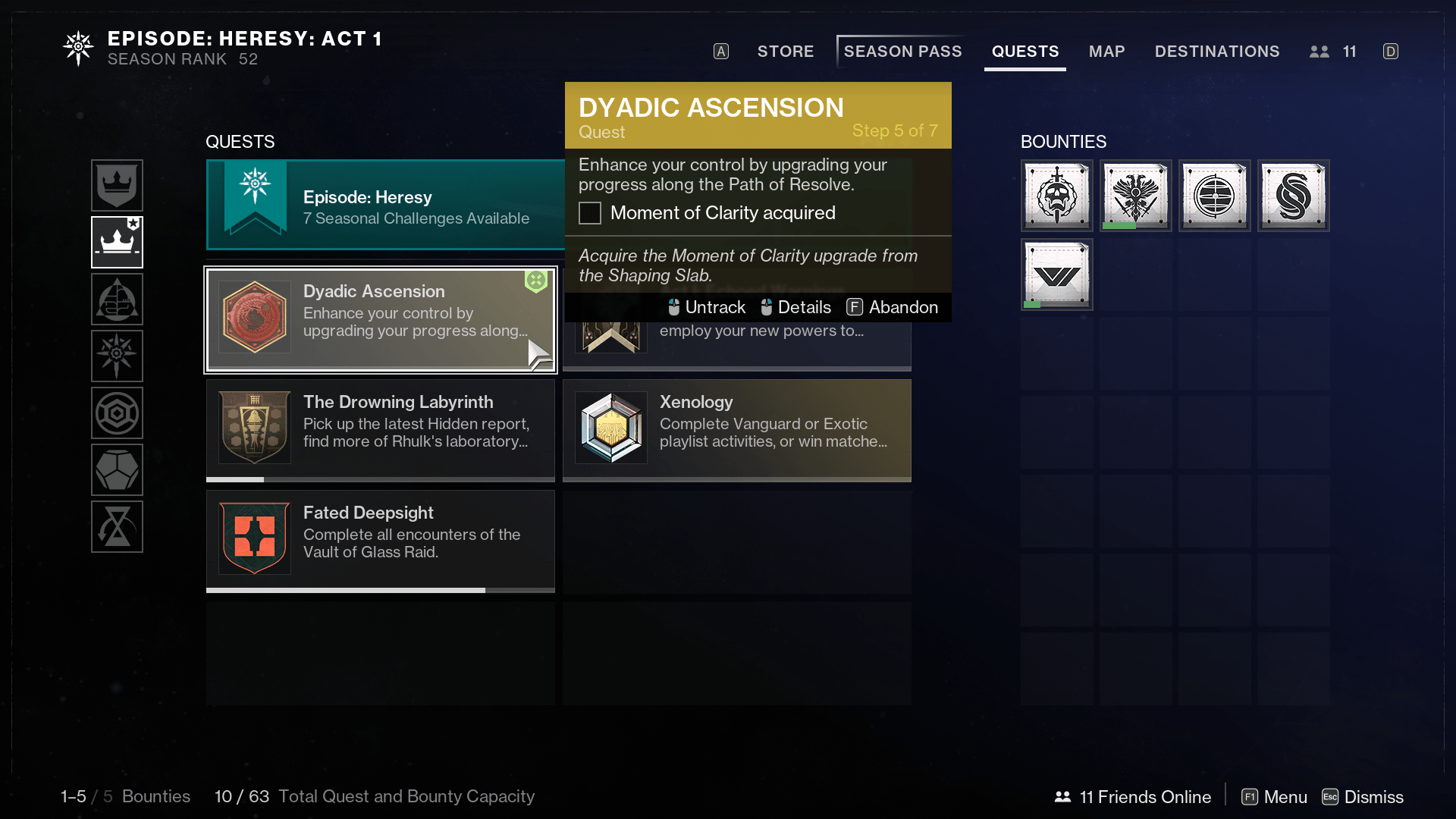Open the Fated Deepsight quest
The width and height of the screenshot is (1456, 819).
point(379,540)
